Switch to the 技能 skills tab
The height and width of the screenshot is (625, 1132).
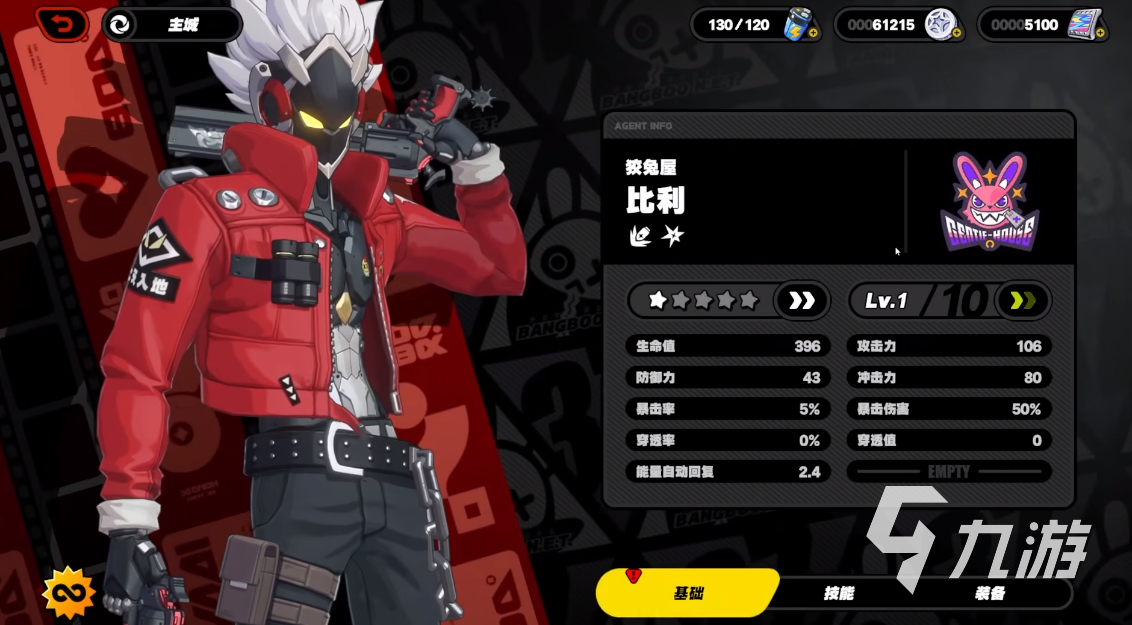click(838, 593)
